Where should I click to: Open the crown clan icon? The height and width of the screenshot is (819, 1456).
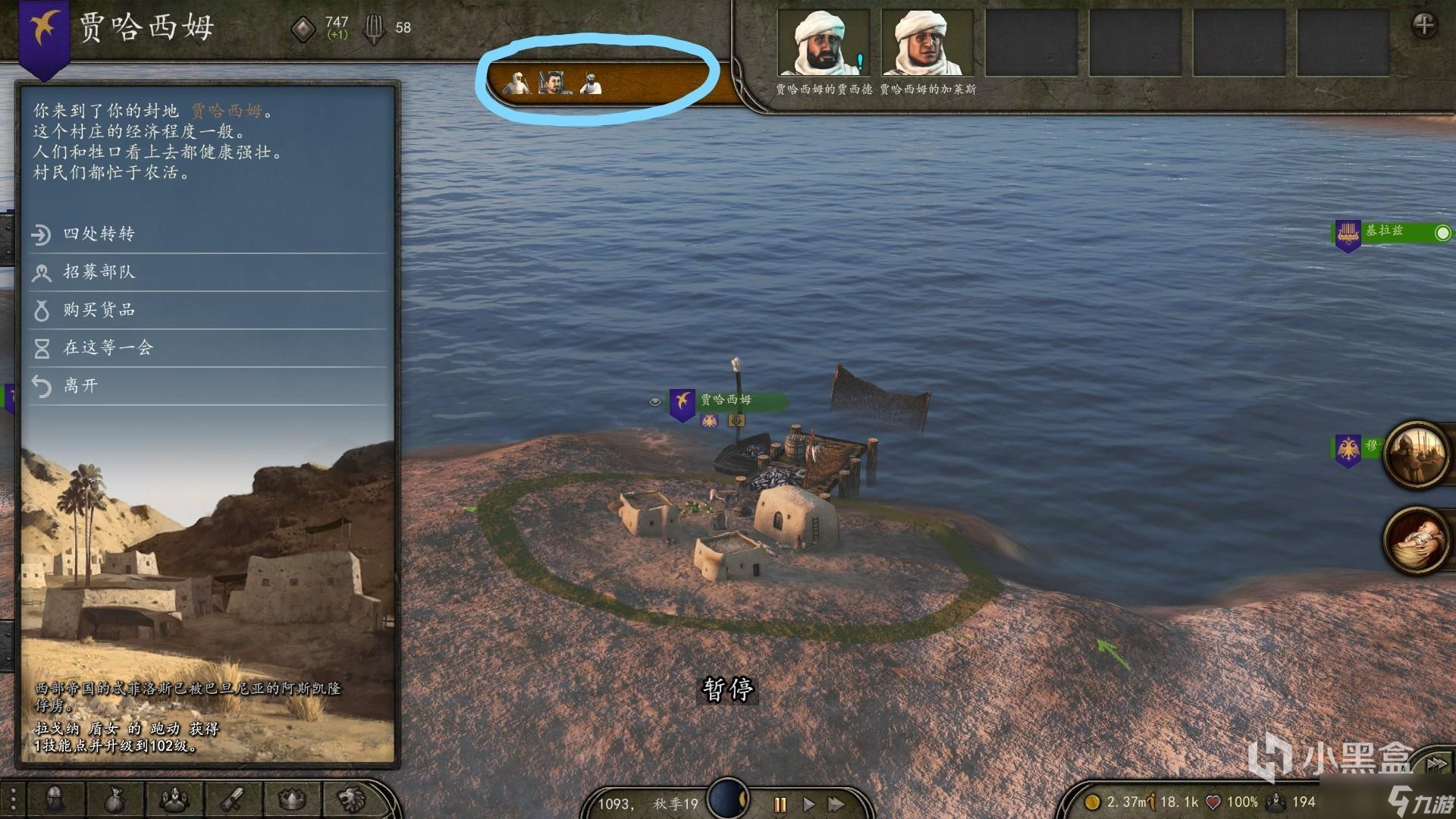point(292,799)
